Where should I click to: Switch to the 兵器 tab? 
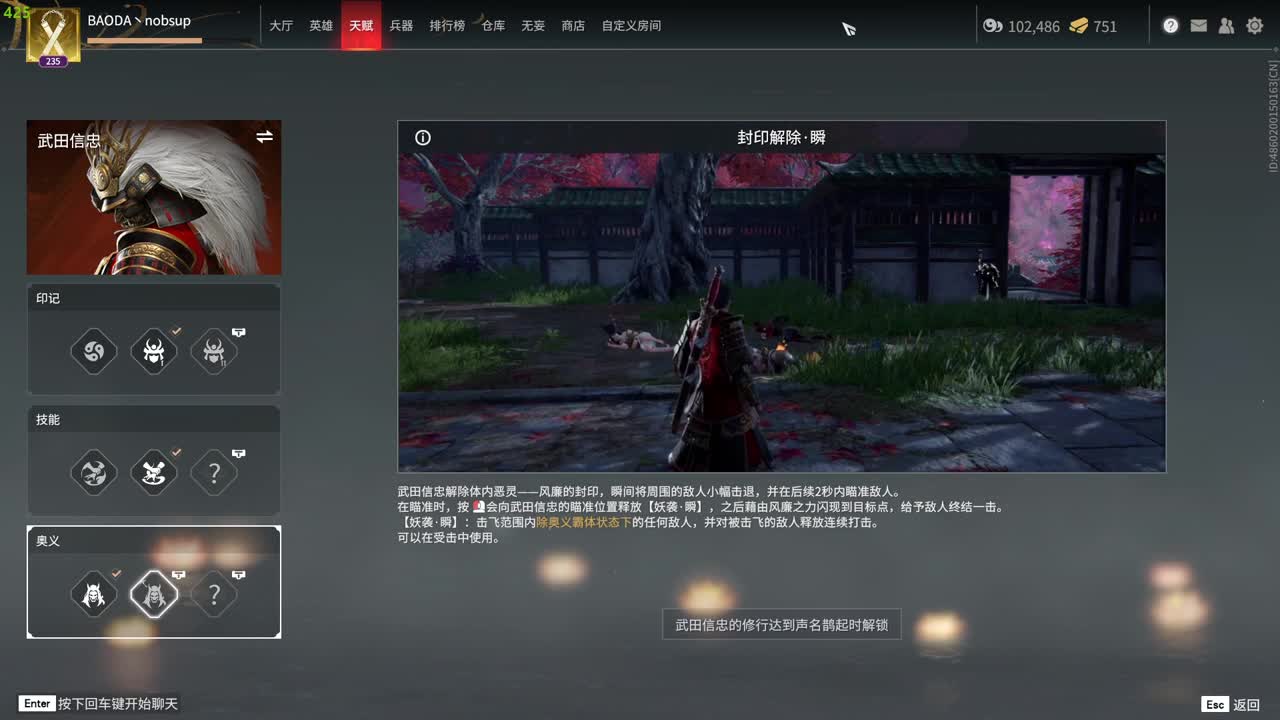click(401, 26)
